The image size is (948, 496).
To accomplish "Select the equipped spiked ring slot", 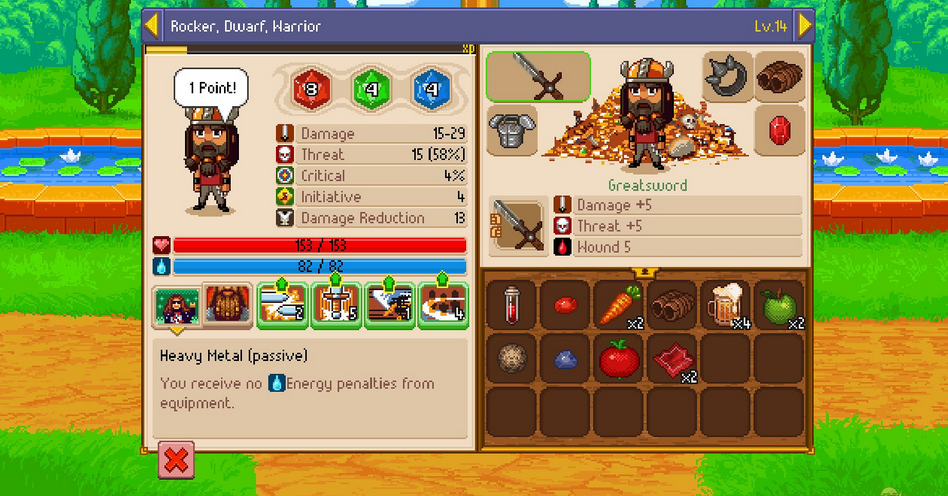I will tap(727, 77).
